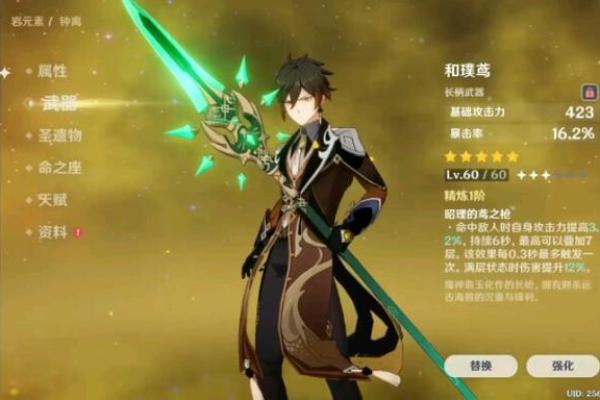The image size is (600, 400).
Task: Open the 资料 profile tab
Action: tap(52, 232)
